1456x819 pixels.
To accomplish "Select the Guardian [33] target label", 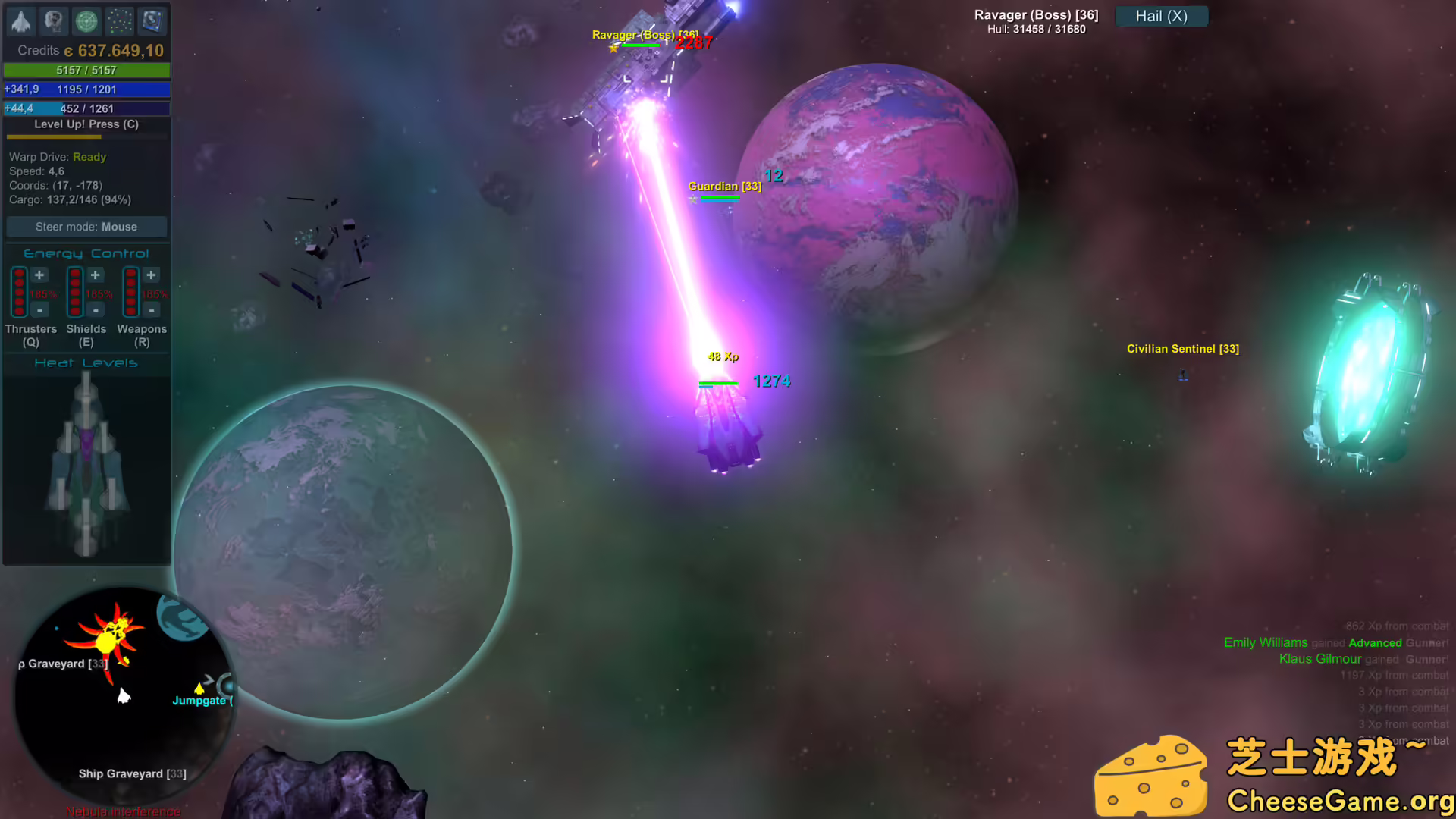I will tap(724, 186).
